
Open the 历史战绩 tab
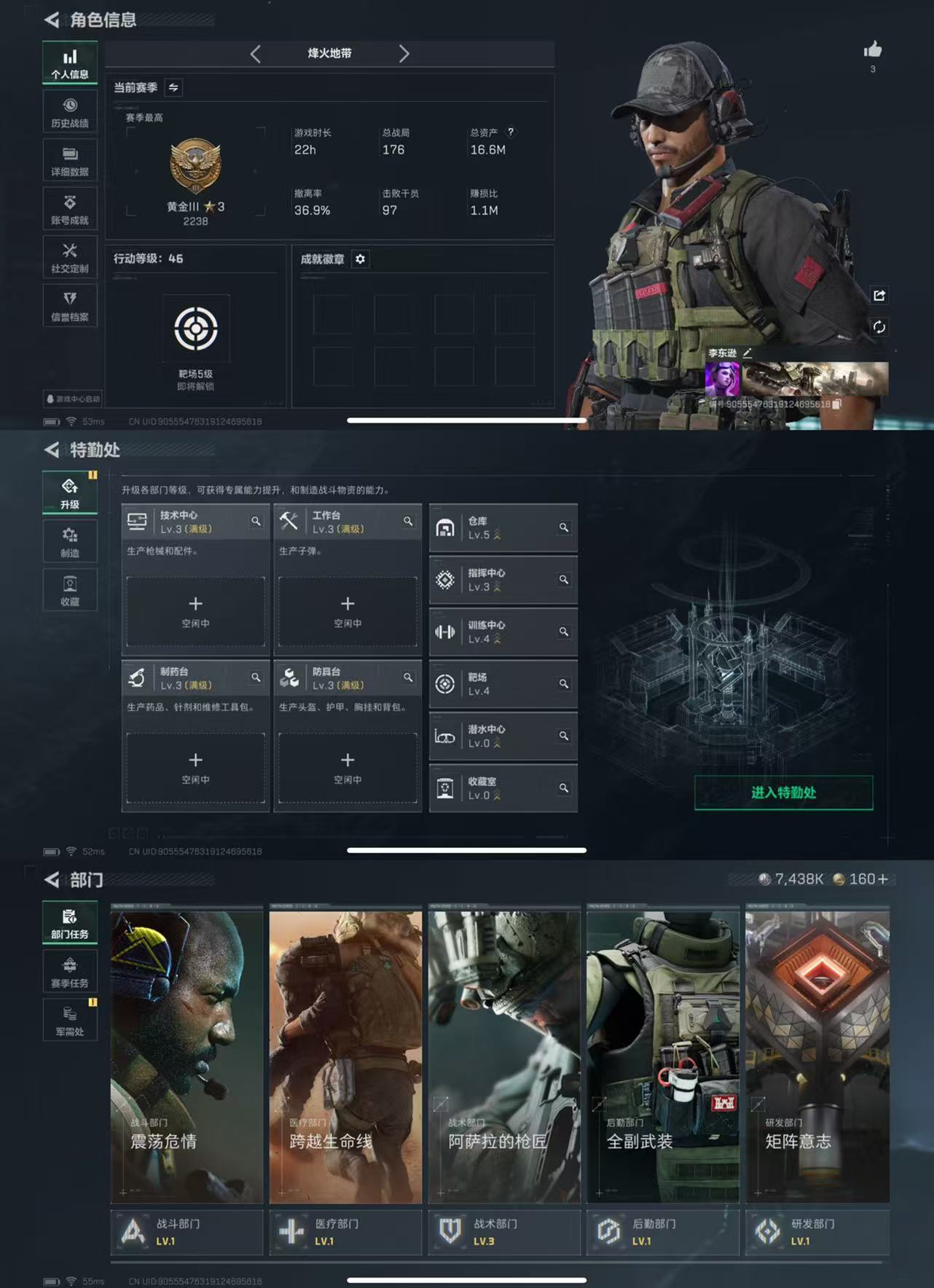70,112
